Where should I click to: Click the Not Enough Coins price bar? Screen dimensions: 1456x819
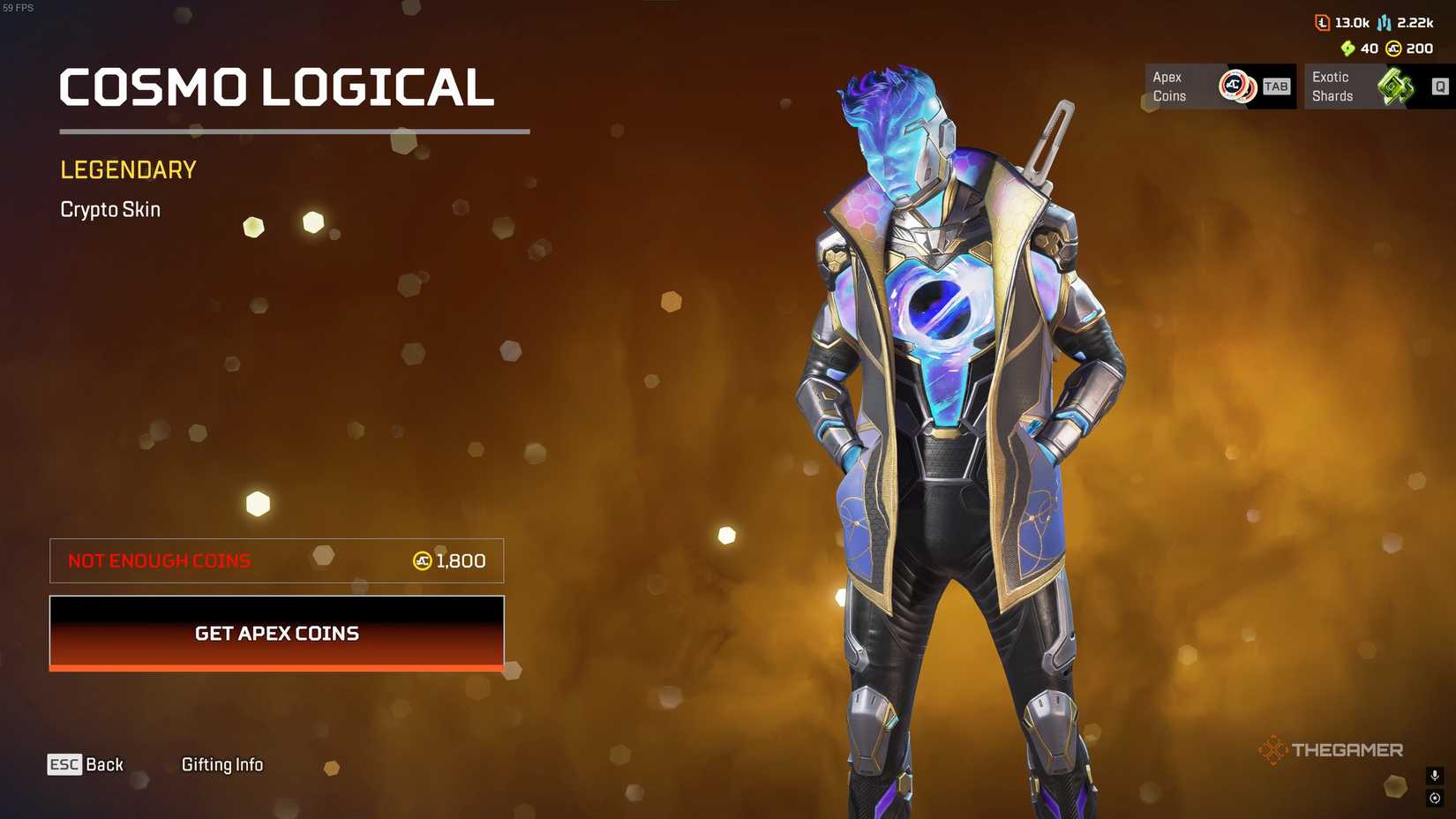[276, 560]
